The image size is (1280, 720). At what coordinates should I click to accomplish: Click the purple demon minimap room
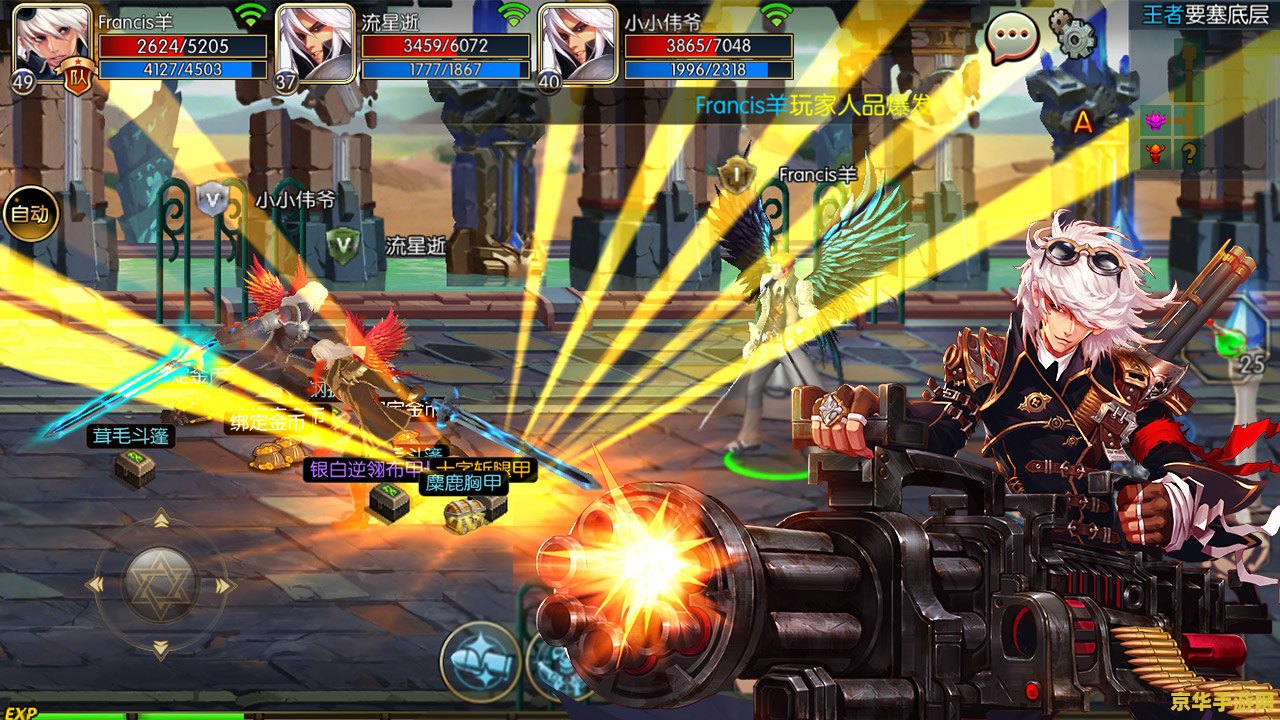click(1158, 122)
